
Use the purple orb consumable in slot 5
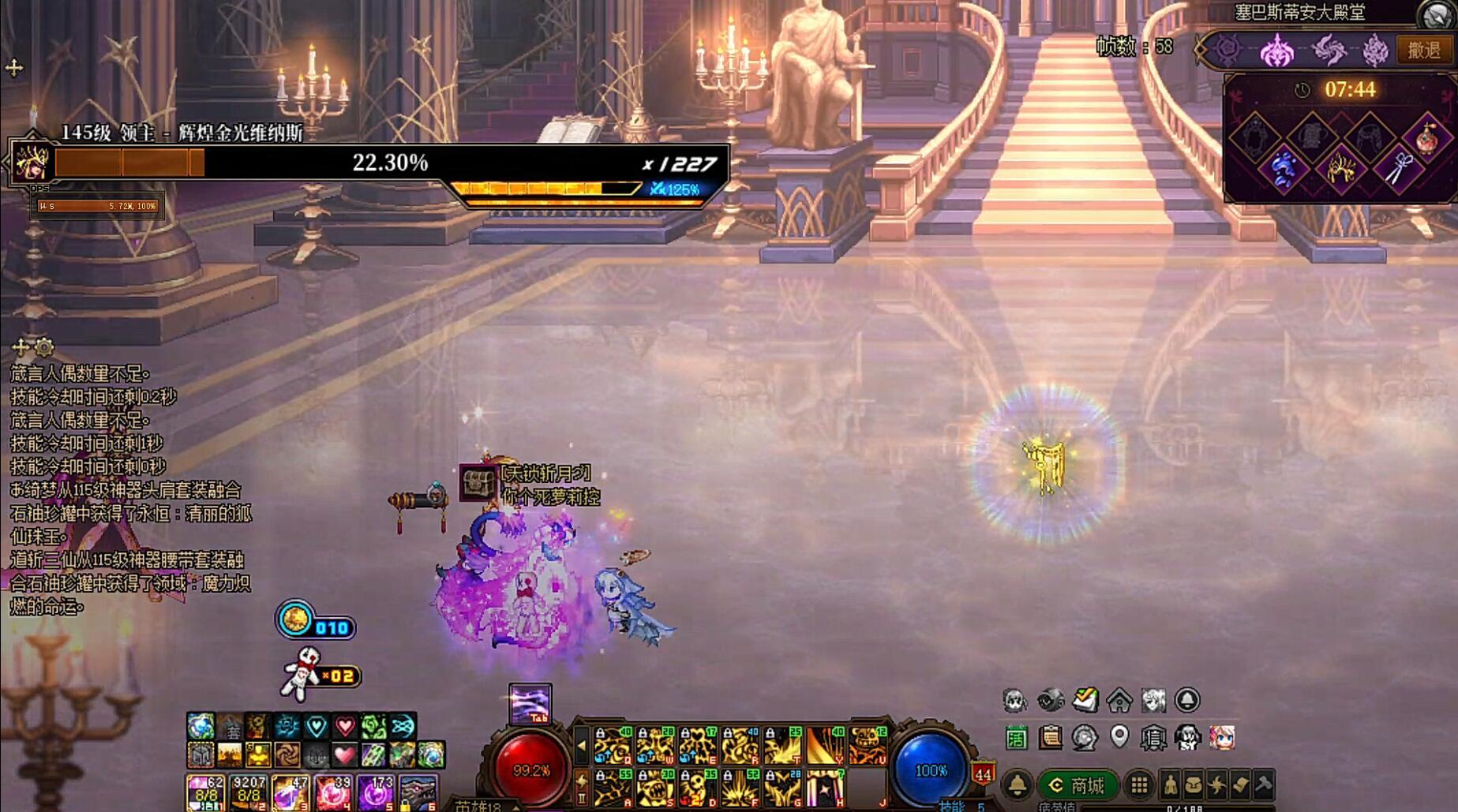click(x=376, y=791)
